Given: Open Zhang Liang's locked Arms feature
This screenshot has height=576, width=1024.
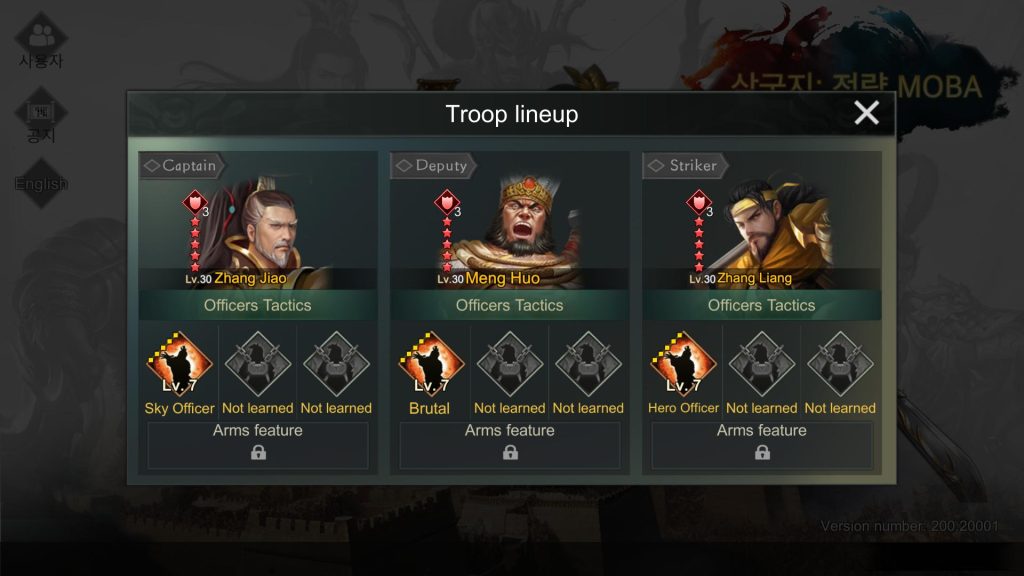Looking at the screenshot, I should [762, 445].
